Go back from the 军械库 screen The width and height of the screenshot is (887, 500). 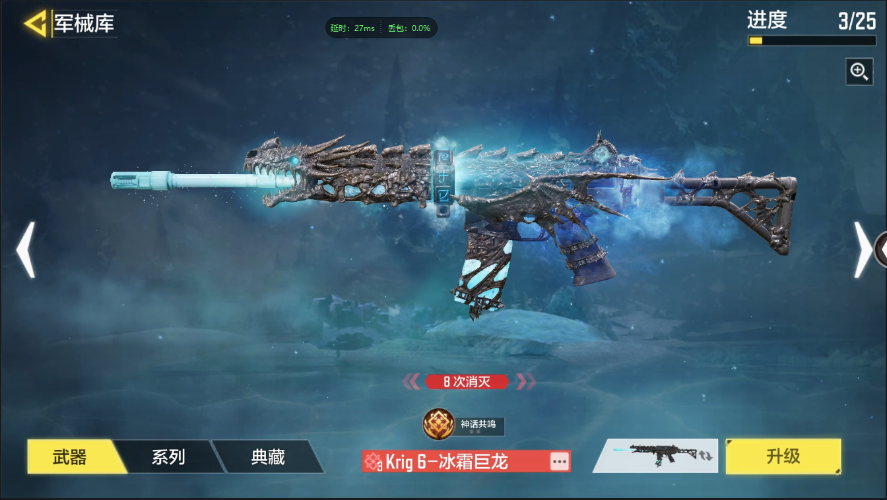click(36, 24)
